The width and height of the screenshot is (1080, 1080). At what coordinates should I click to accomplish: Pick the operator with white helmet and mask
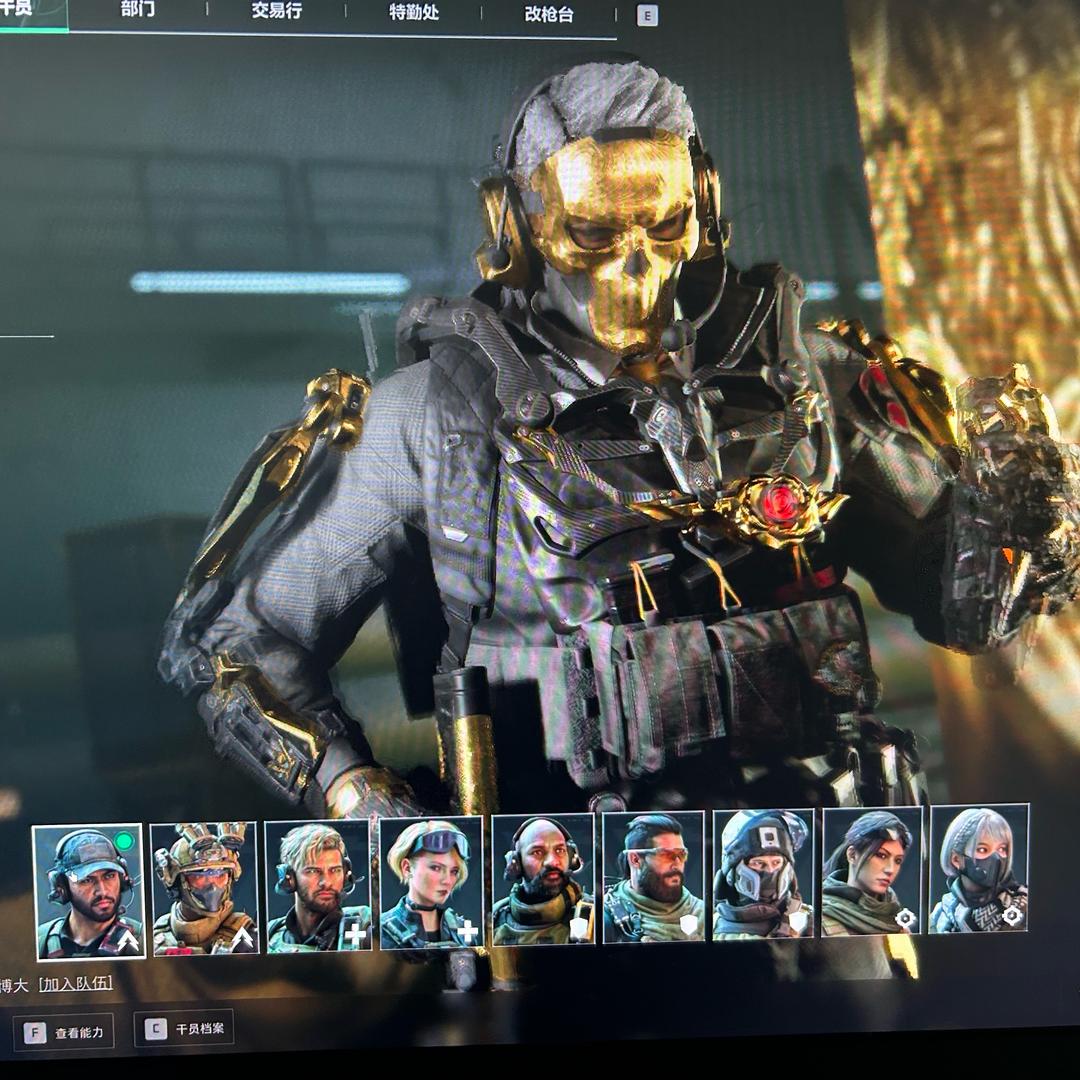[x=763, y=874]
